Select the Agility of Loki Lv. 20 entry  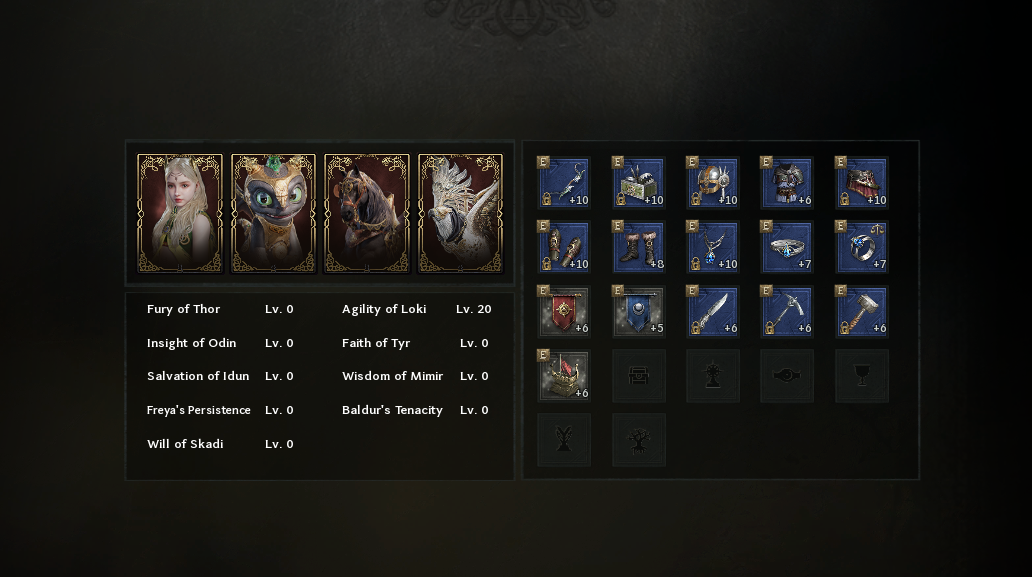tap(416, 309)
